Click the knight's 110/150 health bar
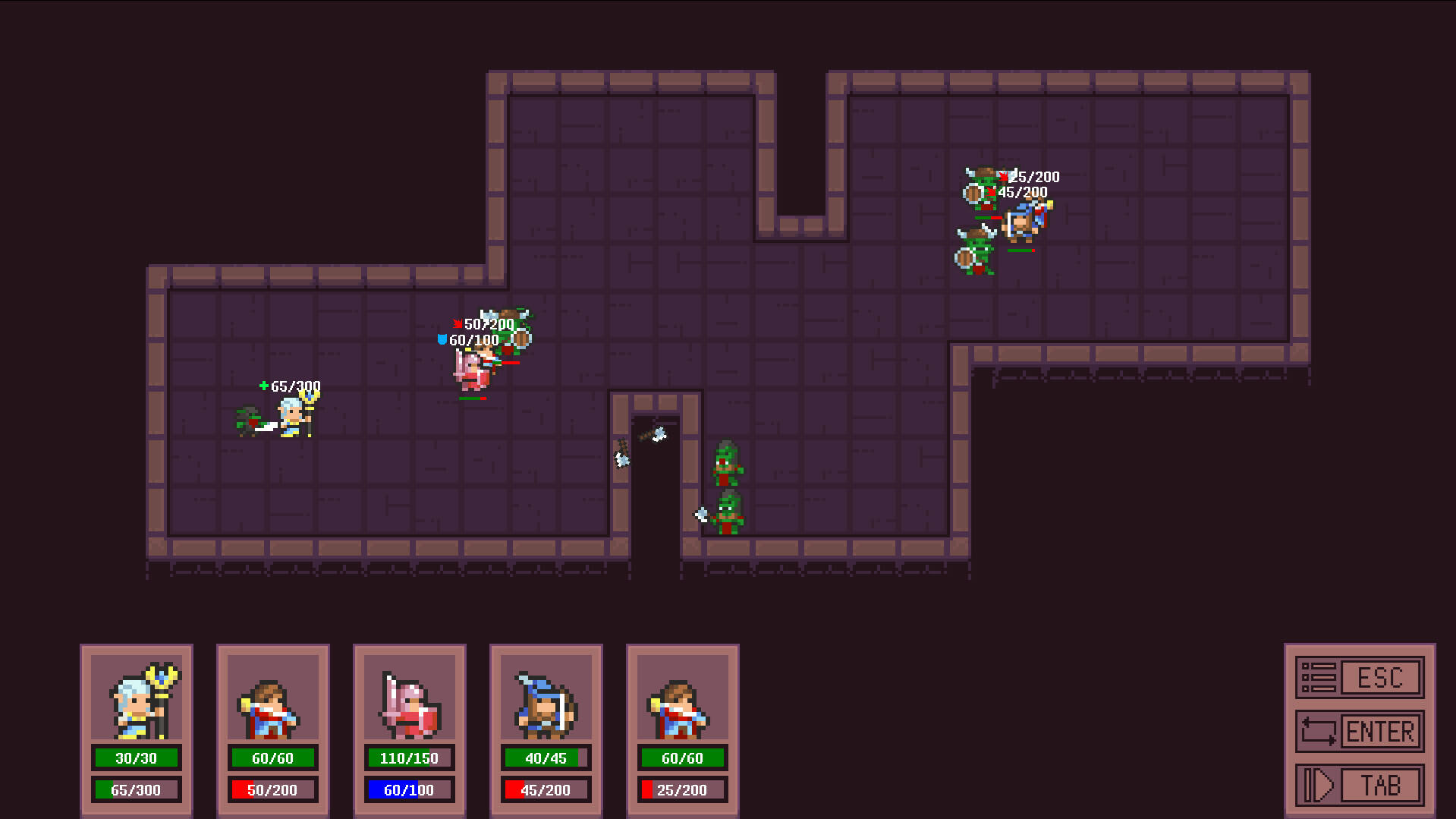The width and height of the screenshot is (1456, 819). tap(409, 757)
